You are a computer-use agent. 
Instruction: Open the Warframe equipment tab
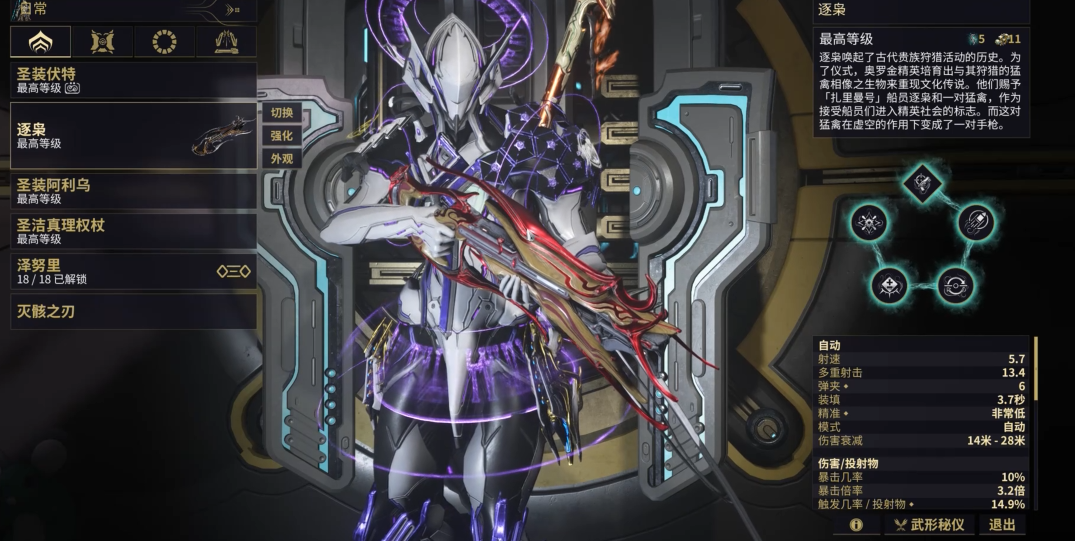pyautogui.click(x=41, y=41)
